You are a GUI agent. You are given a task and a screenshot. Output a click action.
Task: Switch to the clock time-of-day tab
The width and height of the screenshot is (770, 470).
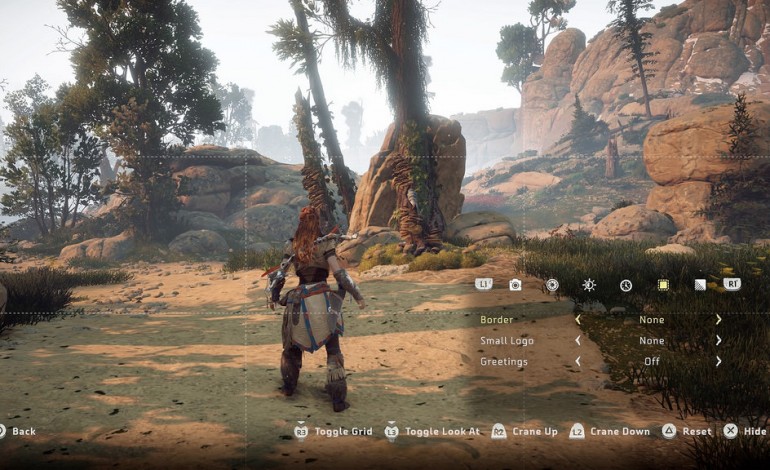pyautogui.click(x=625, y=285)
